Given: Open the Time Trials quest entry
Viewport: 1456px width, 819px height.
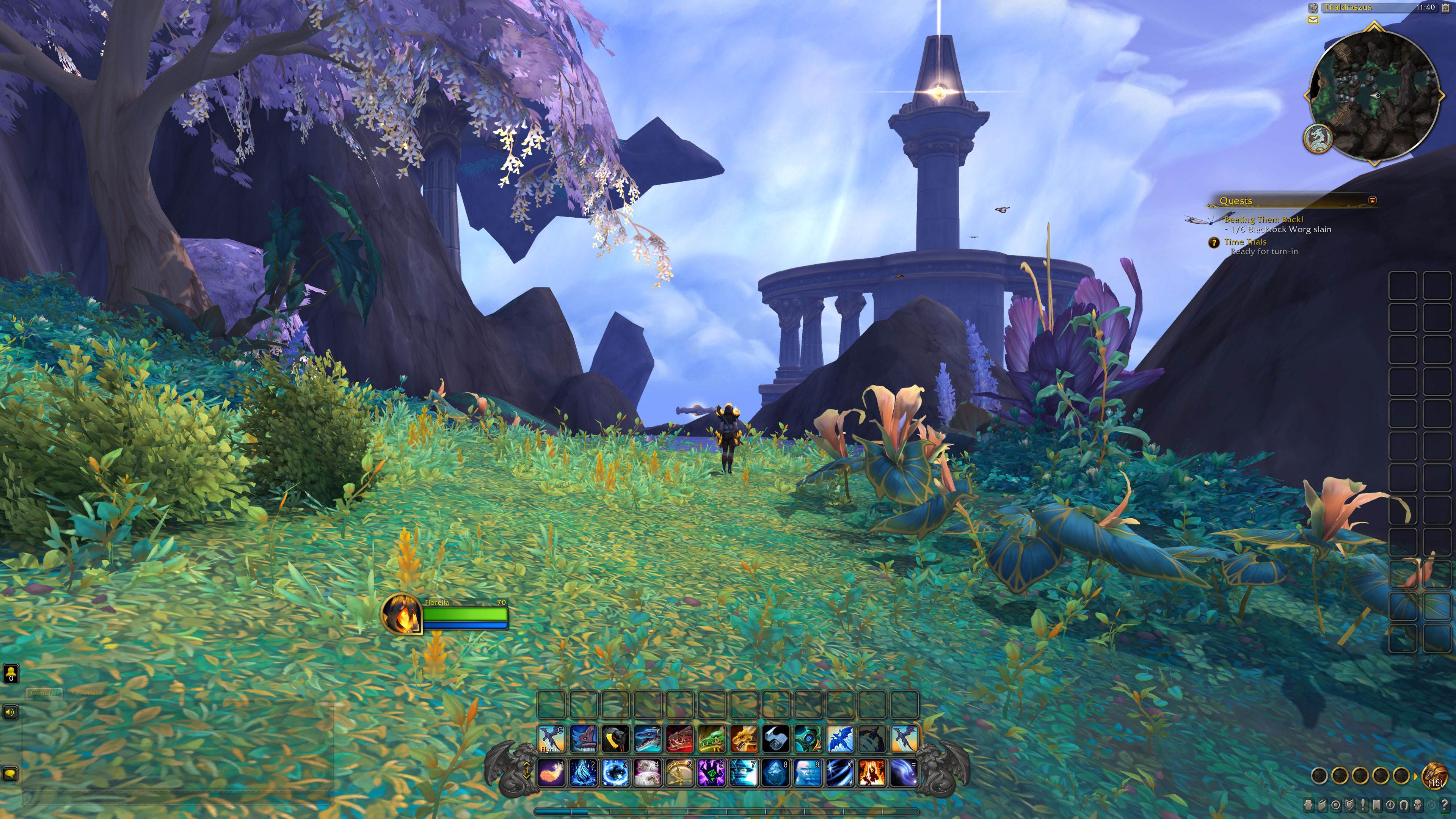Looking at the screenshot, I should 1245,242.
